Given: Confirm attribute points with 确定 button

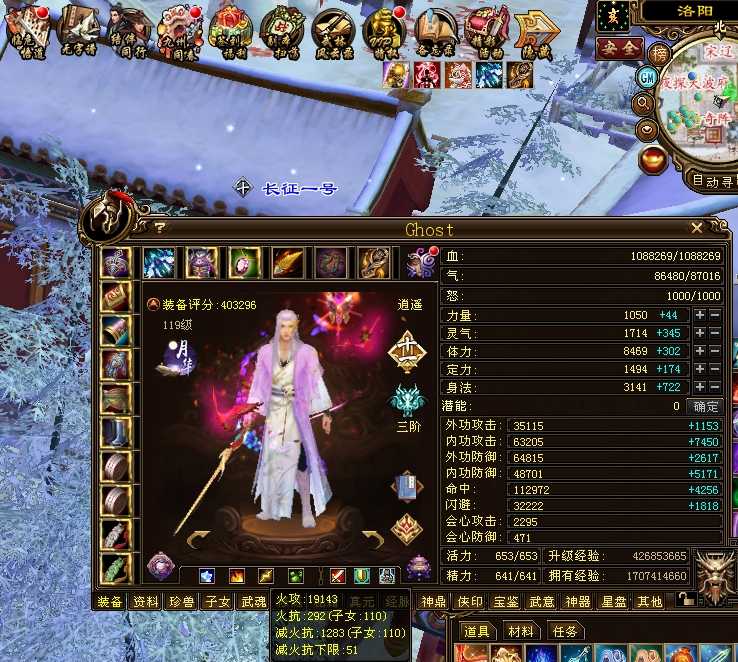Looking at the screenshot, I should coord(706,407).
